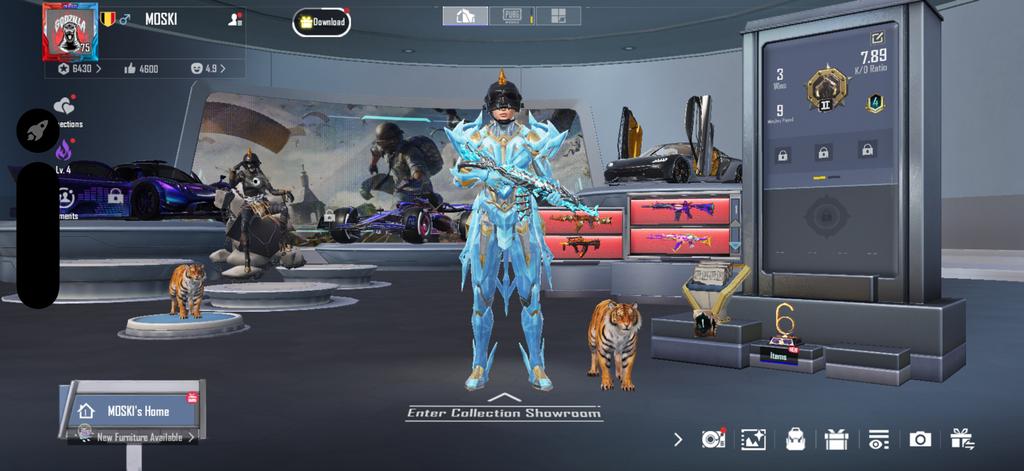Edit the stats panel with pencil icon
The width and height of the screenshot is (1024, 471).
click(x=877, y=38)
